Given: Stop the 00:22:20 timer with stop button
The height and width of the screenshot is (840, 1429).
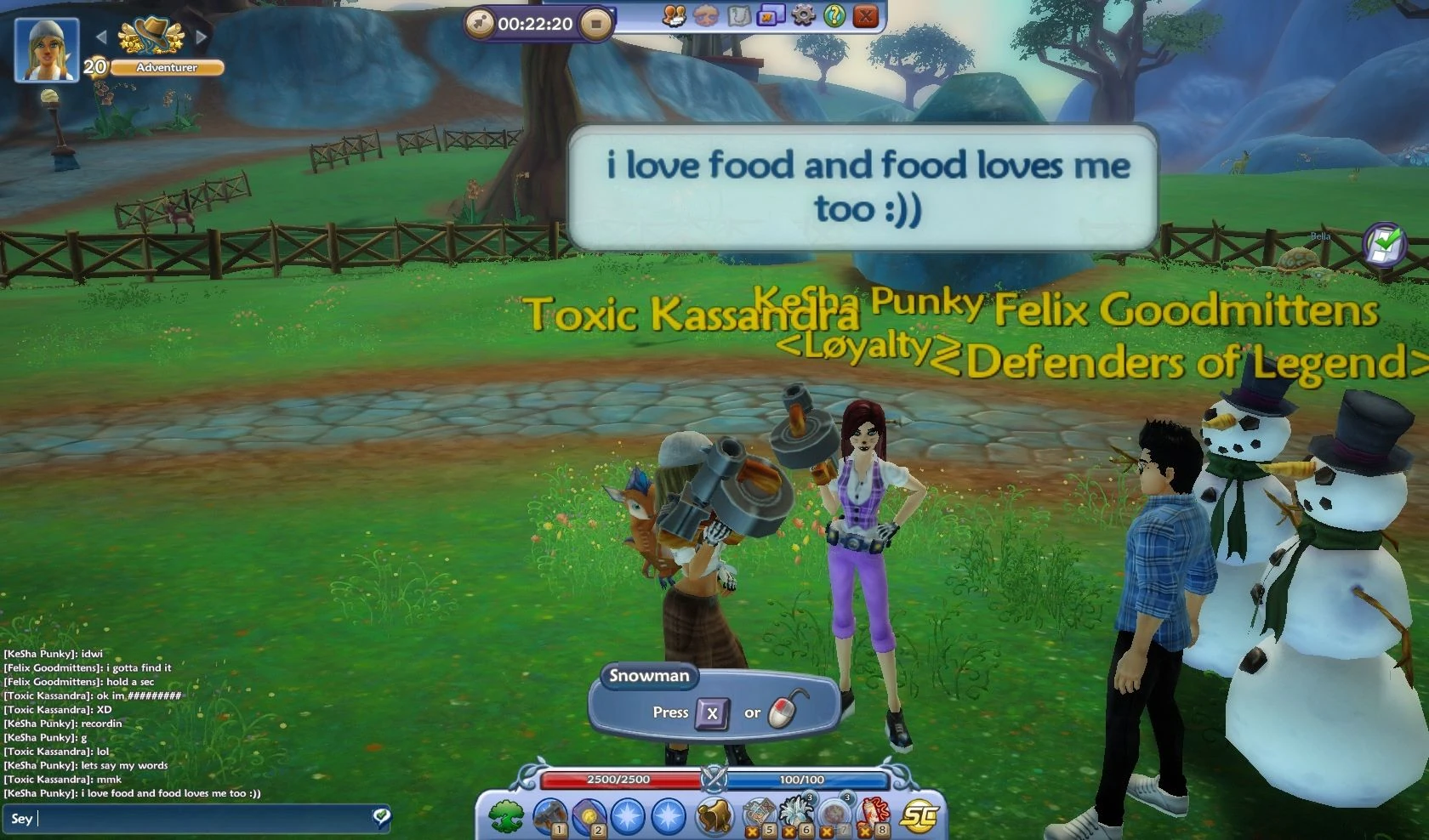Looking at the screenshot, I should tap(596, 23).
